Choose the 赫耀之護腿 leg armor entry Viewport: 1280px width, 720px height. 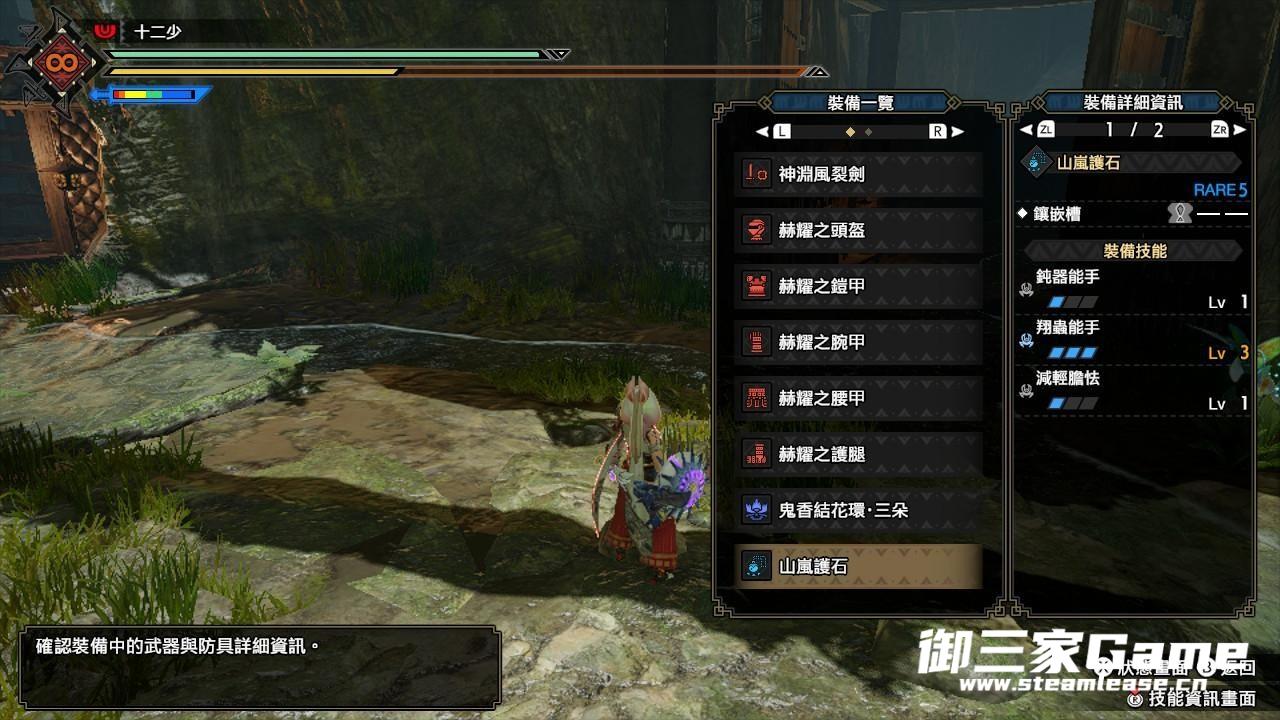[858, 454]
